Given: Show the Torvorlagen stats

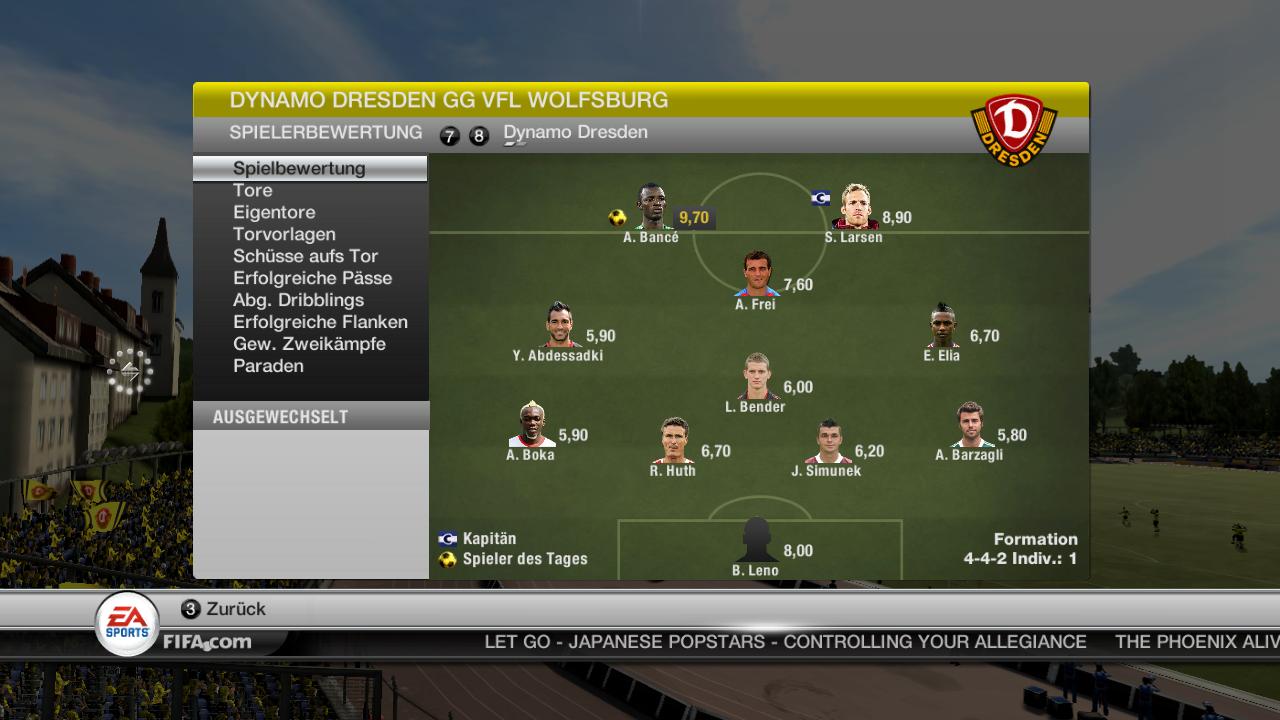Looking at the screenshot, I should point(284,234).
